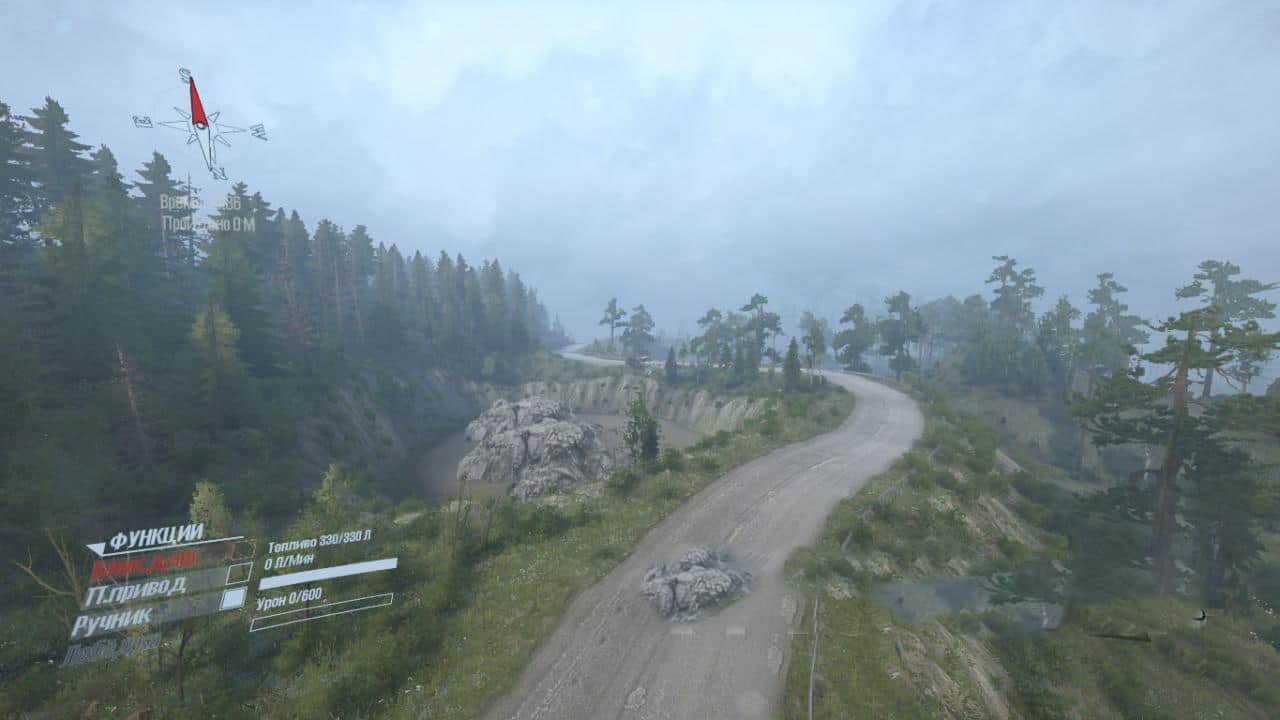Click the compass with red needle
The image size is (1280, 720).
tap(201, 122)
